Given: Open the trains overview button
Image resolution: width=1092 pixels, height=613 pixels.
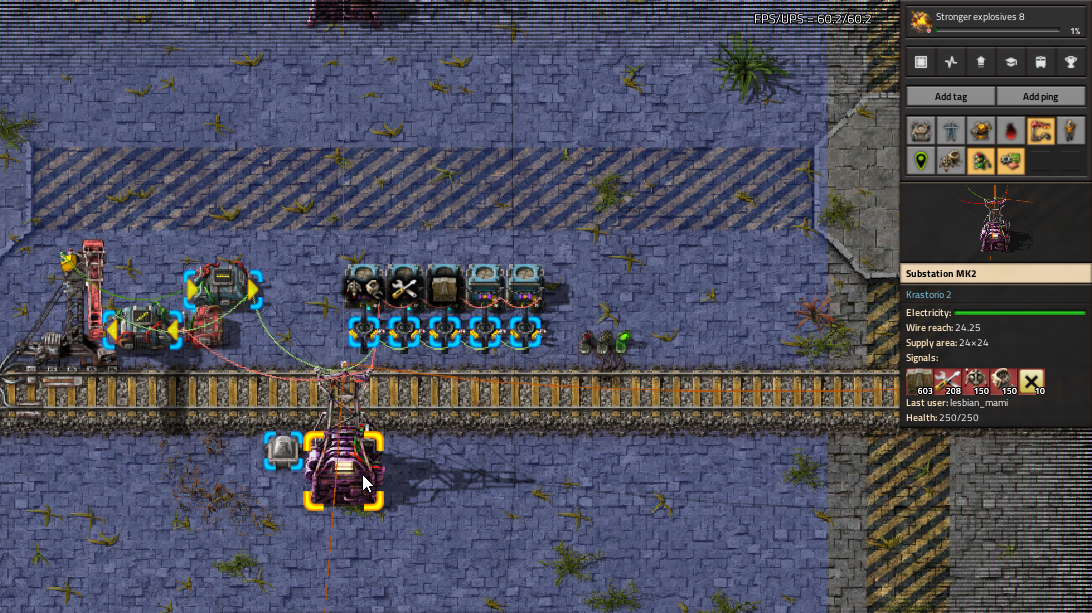Looking at the screenshot, I should [x=1041, y=62].
